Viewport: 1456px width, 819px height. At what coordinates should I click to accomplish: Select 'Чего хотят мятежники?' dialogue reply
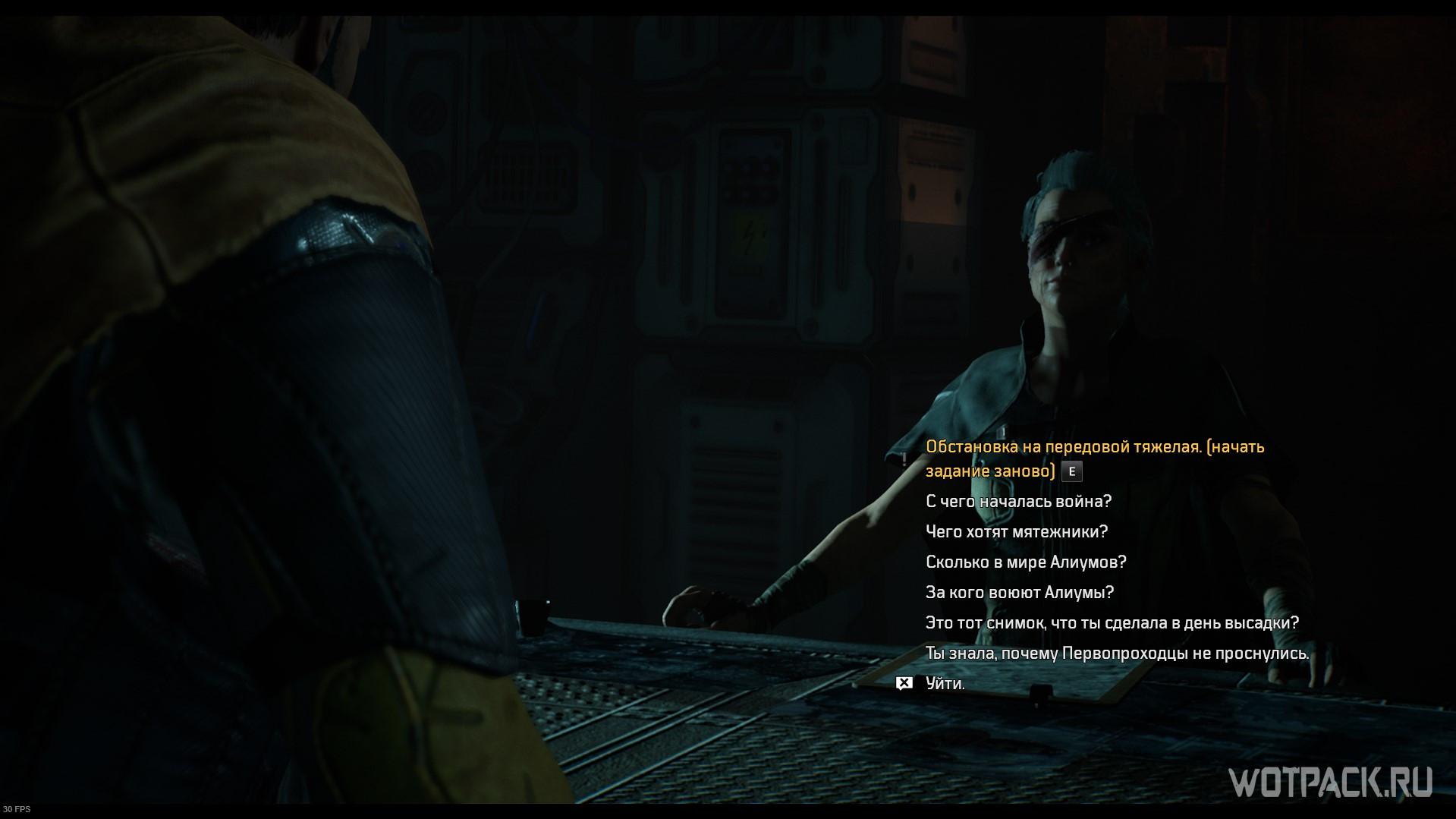coord(1017,532)
